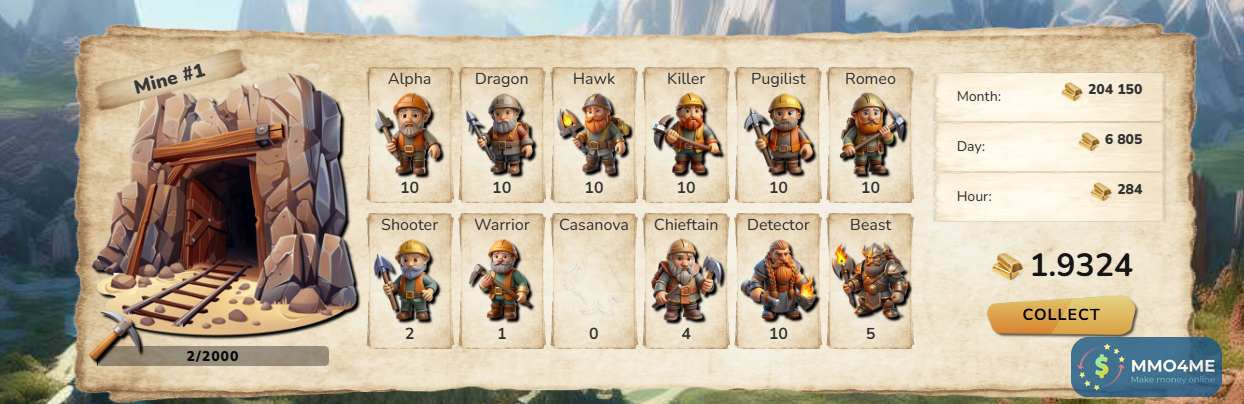Click the Mine #1 cave entrance image

[225, 210]
